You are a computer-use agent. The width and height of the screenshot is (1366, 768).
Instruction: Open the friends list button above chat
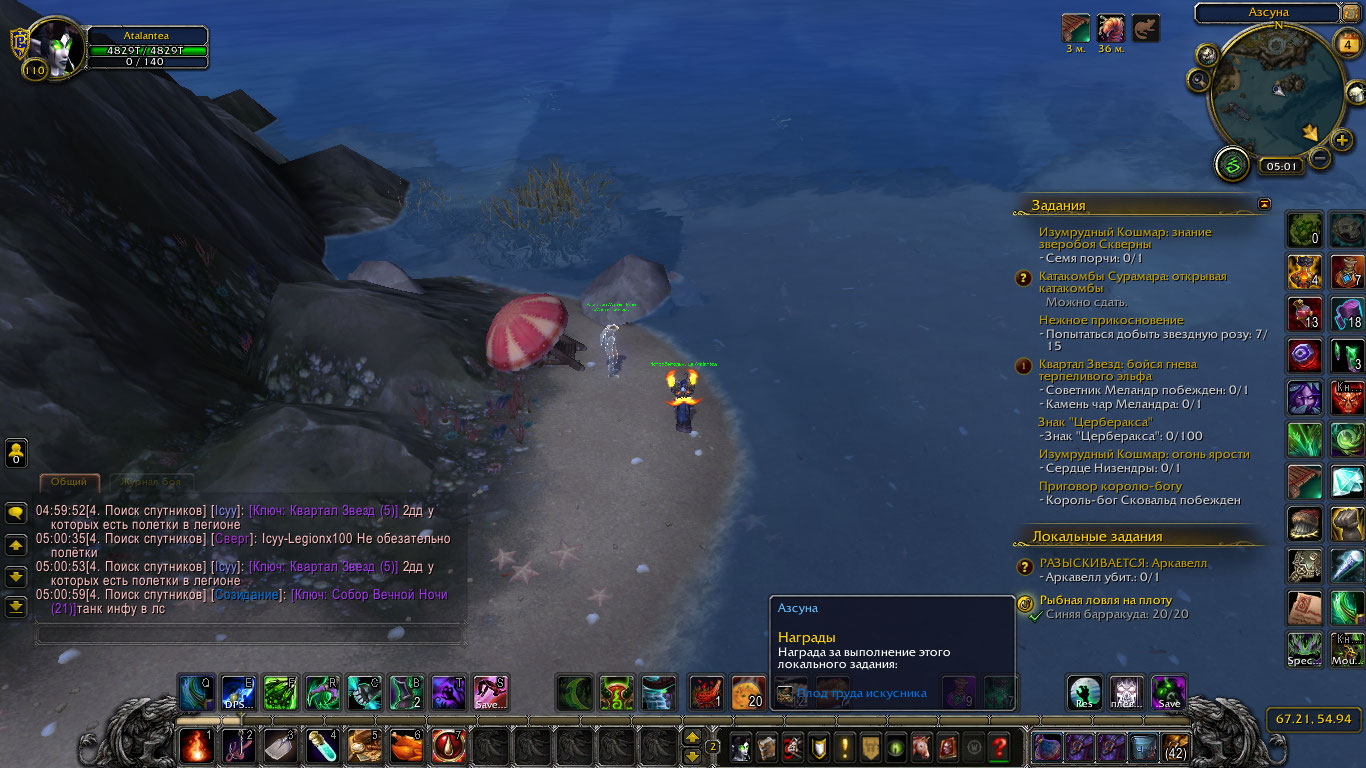click(16, 453)
